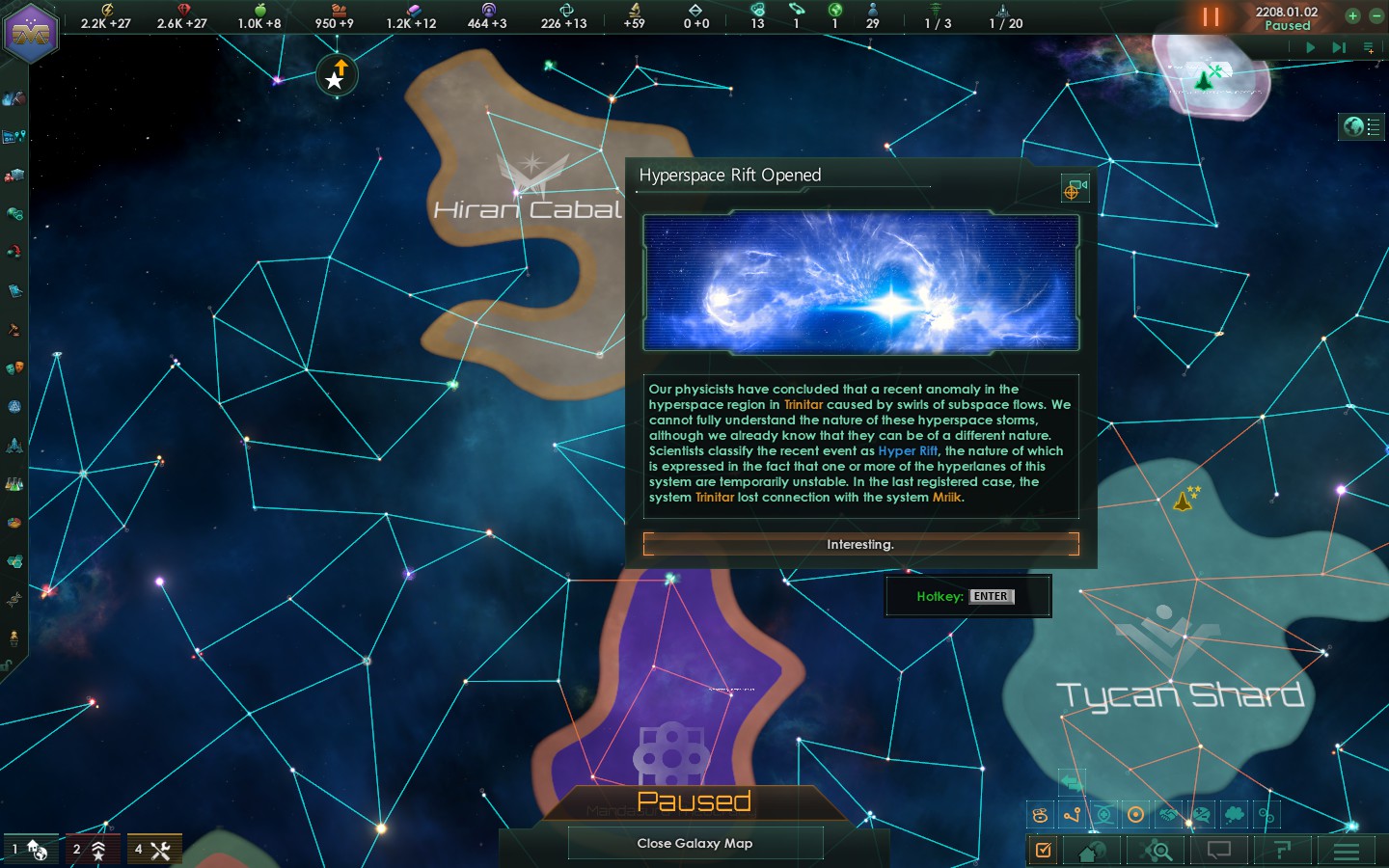The image size is (1389, 868).
Task: Open the empire emblem panel
Action: [31, 33]
